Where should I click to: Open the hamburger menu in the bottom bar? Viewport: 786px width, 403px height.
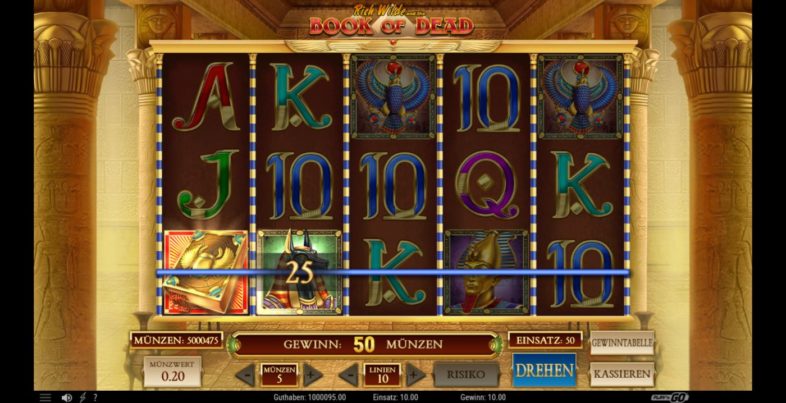tap(45, 397)
